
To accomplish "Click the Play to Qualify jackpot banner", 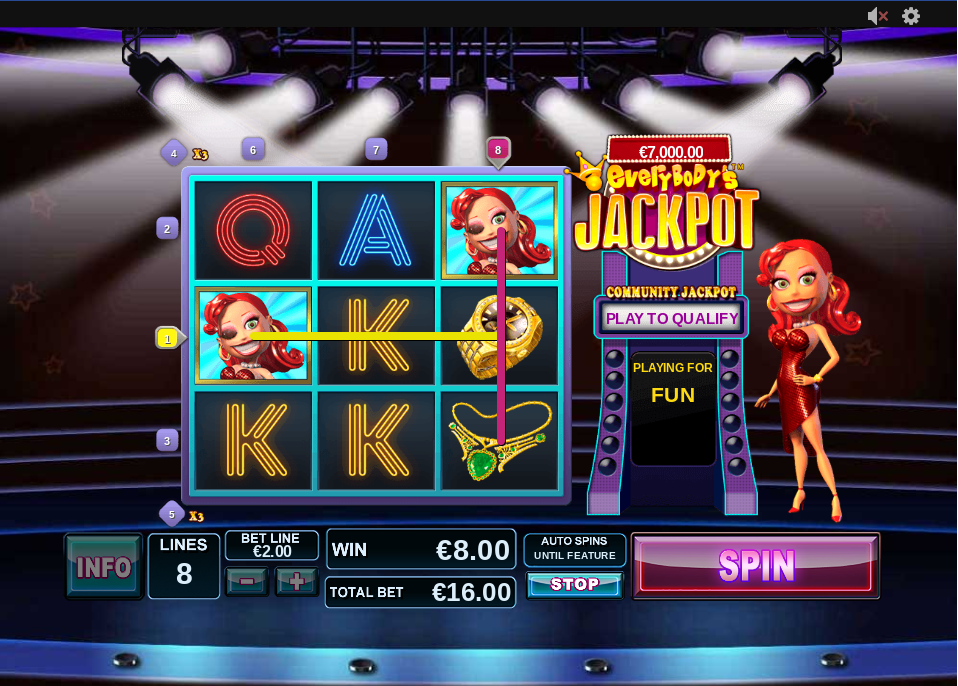I will [672, 319].
